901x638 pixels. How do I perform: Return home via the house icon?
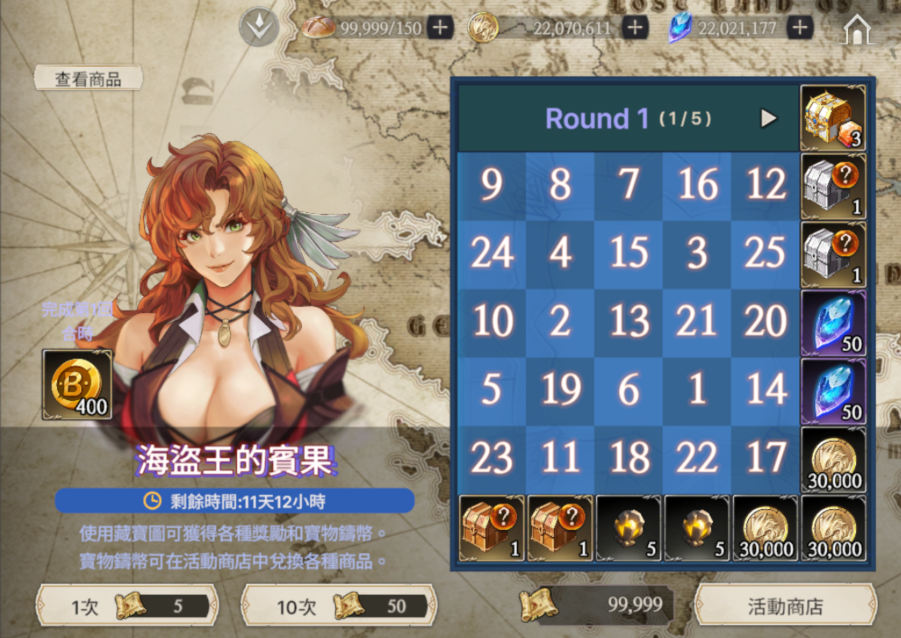coord(858,30)
